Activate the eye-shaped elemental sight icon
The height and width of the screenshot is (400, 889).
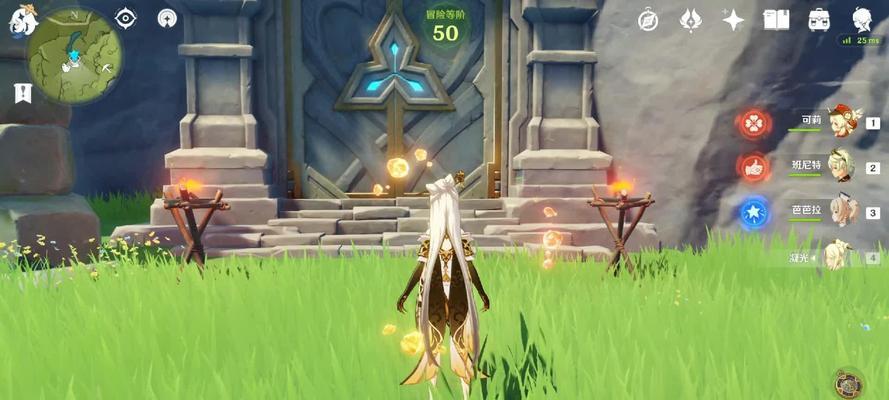(126, 18)
